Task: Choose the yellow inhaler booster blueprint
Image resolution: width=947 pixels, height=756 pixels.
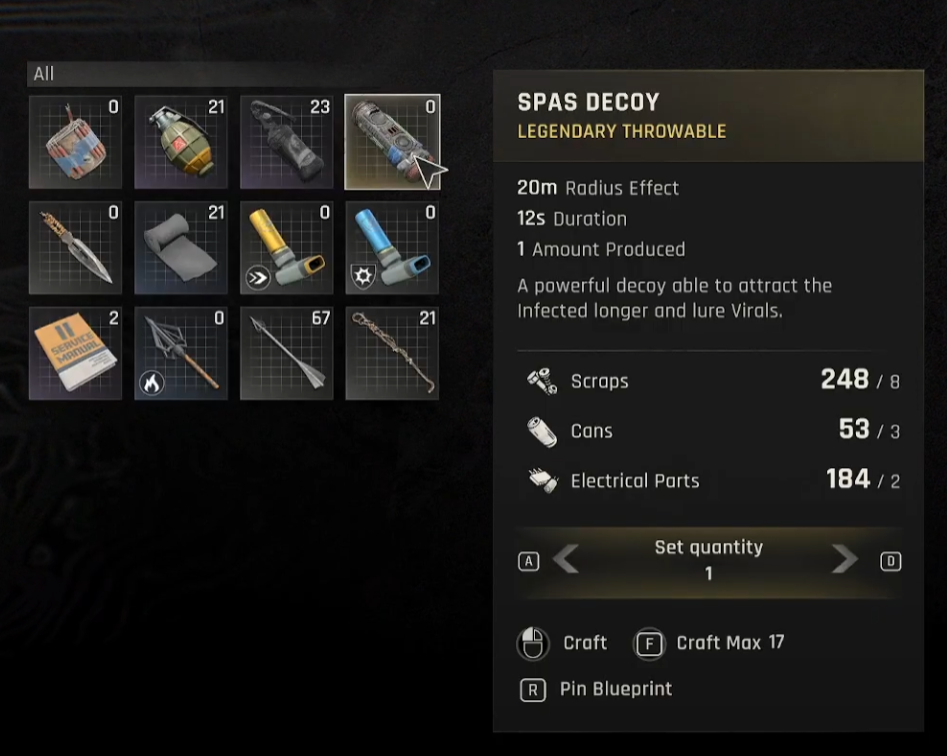Action: tap(286, 248)
